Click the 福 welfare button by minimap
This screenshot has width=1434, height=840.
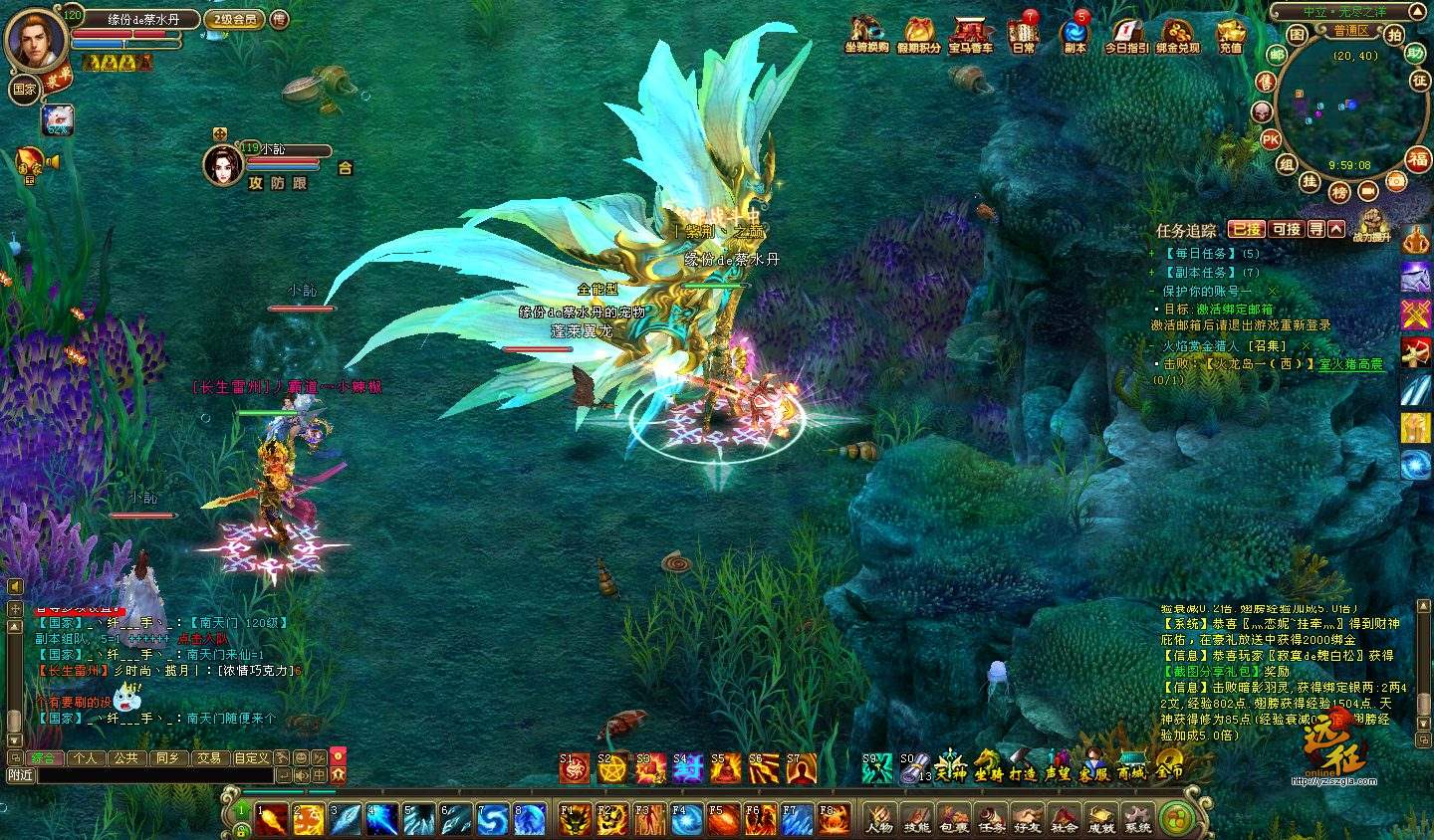1418,158
